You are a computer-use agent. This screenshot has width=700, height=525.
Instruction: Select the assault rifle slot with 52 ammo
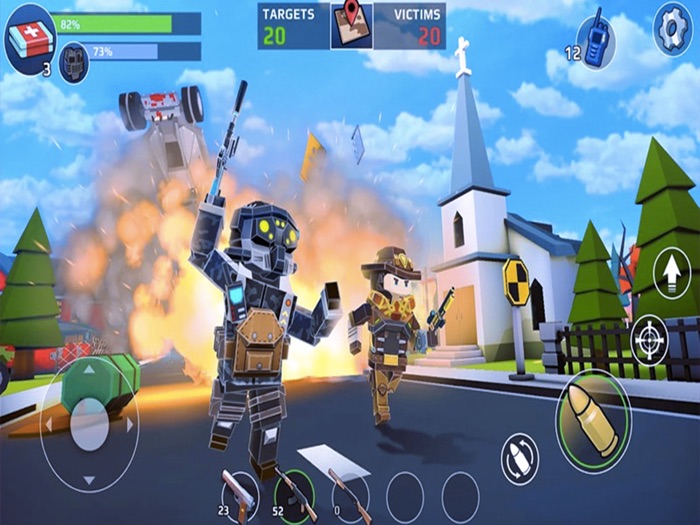pos(296,494)
